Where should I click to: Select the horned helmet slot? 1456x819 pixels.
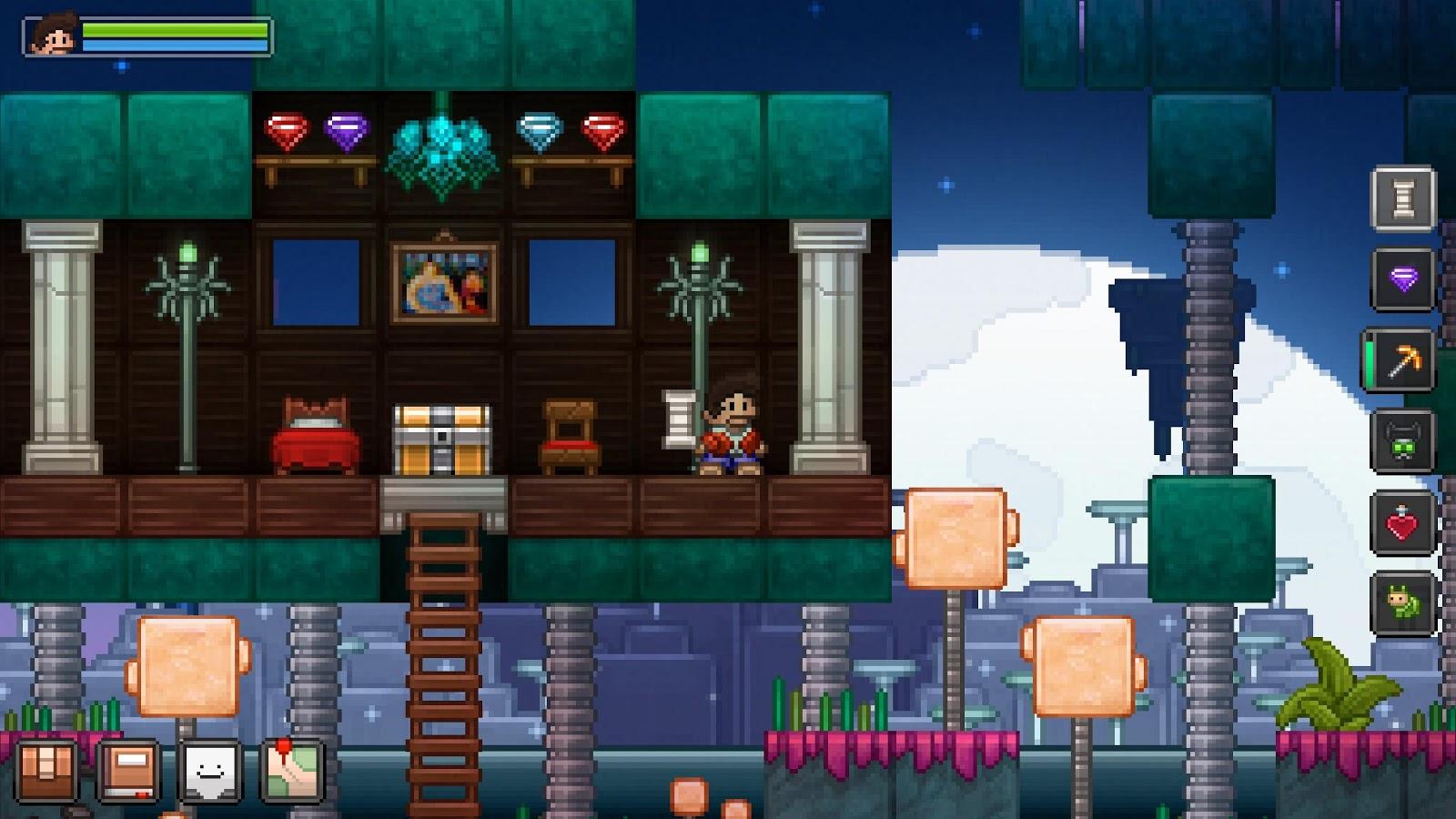[1401, 443]
